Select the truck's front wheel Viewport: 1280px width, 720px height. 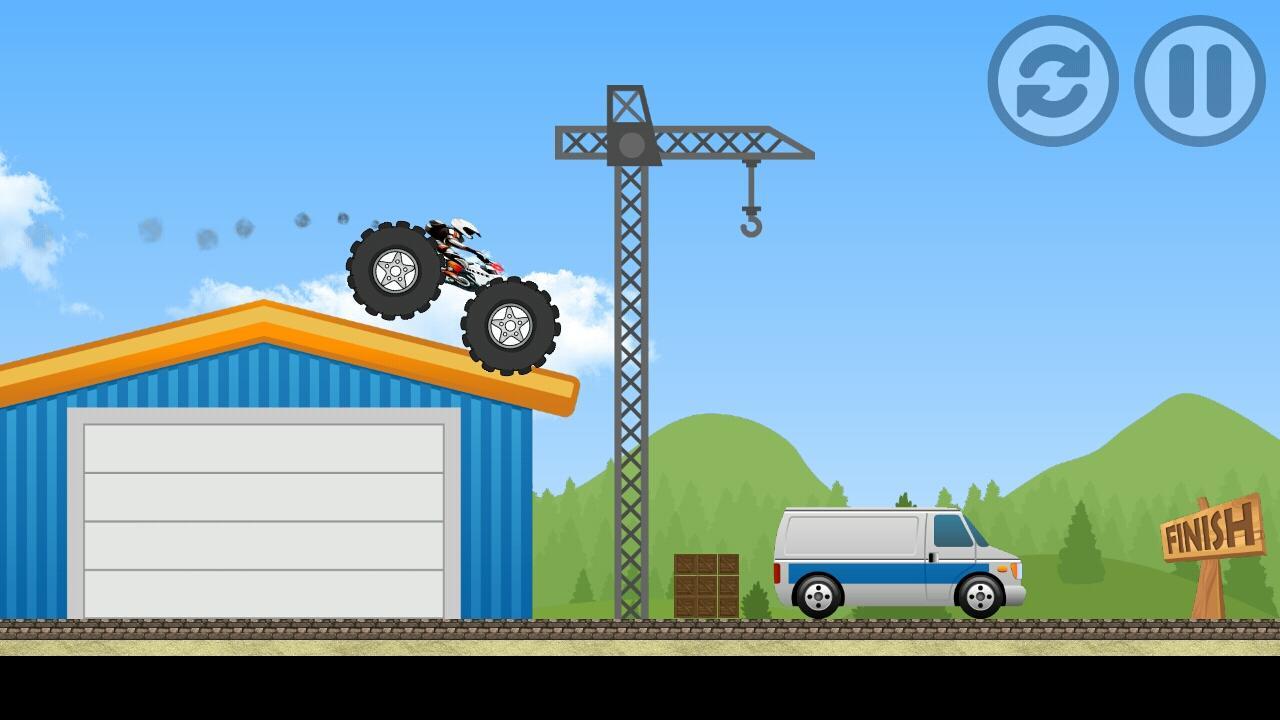(x=512, y=326)
